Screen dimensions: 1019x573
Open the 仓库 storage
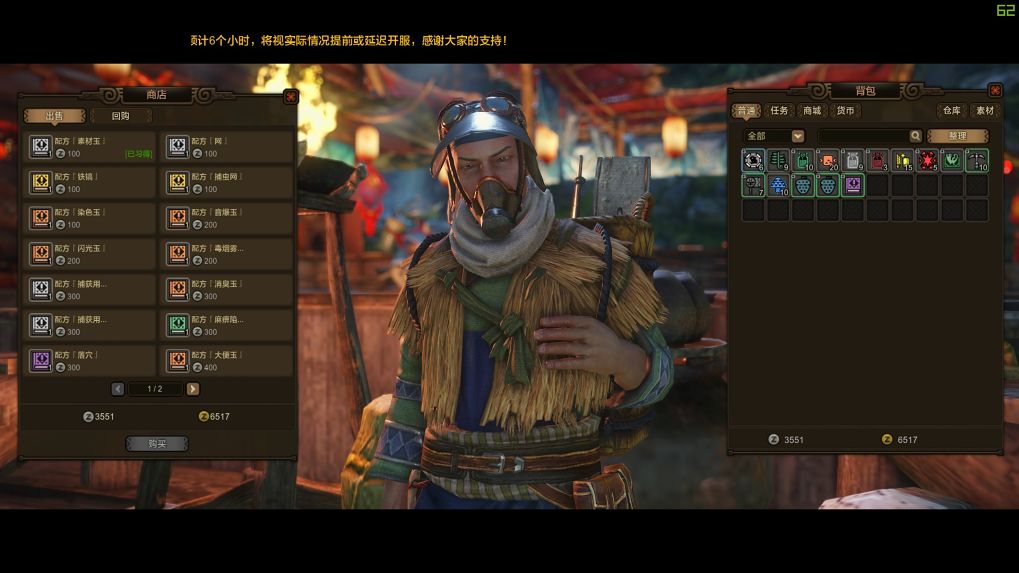point(950,111)
